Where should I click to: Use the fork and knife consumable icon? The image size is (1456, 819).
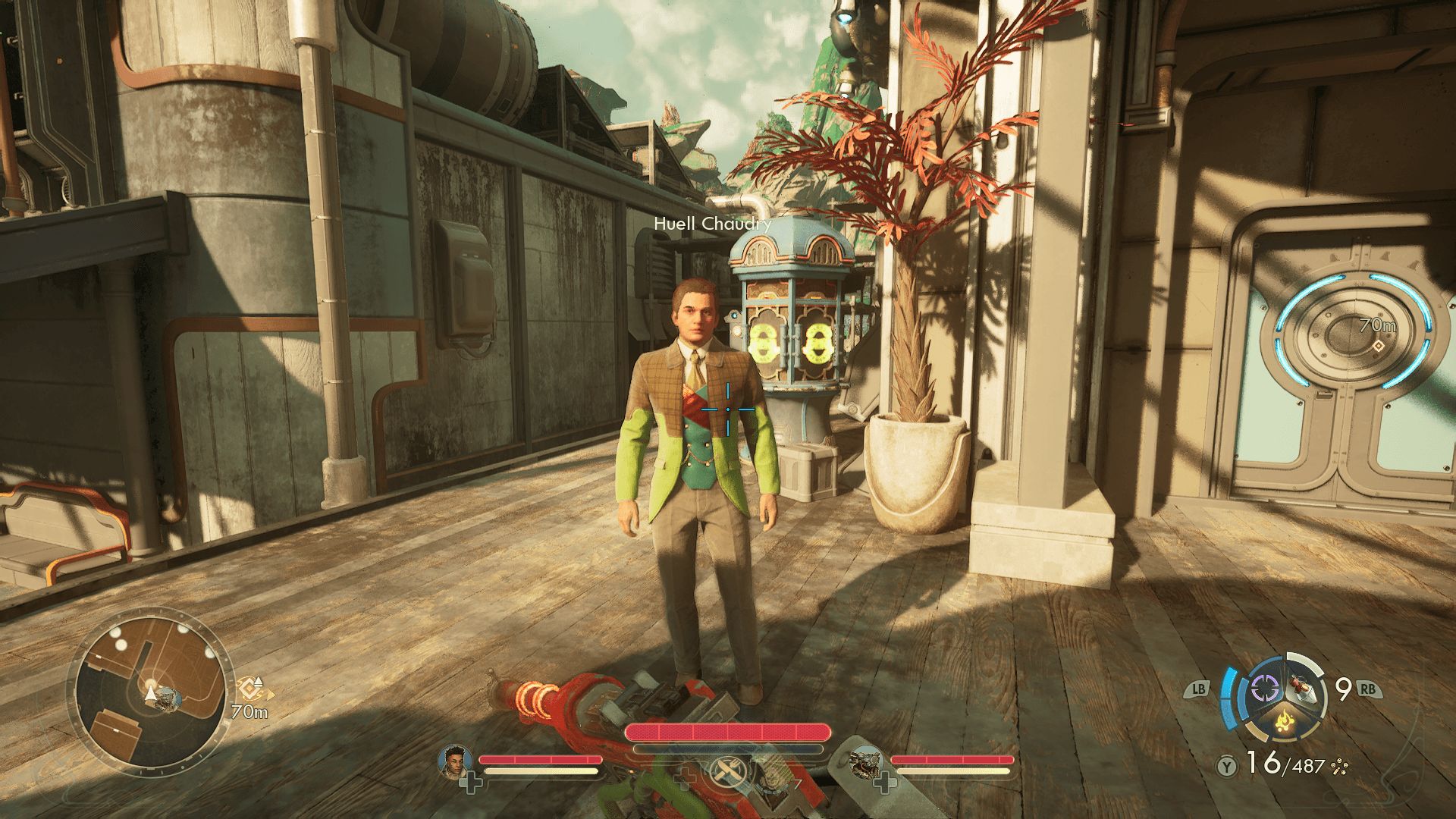click(727, 772)
